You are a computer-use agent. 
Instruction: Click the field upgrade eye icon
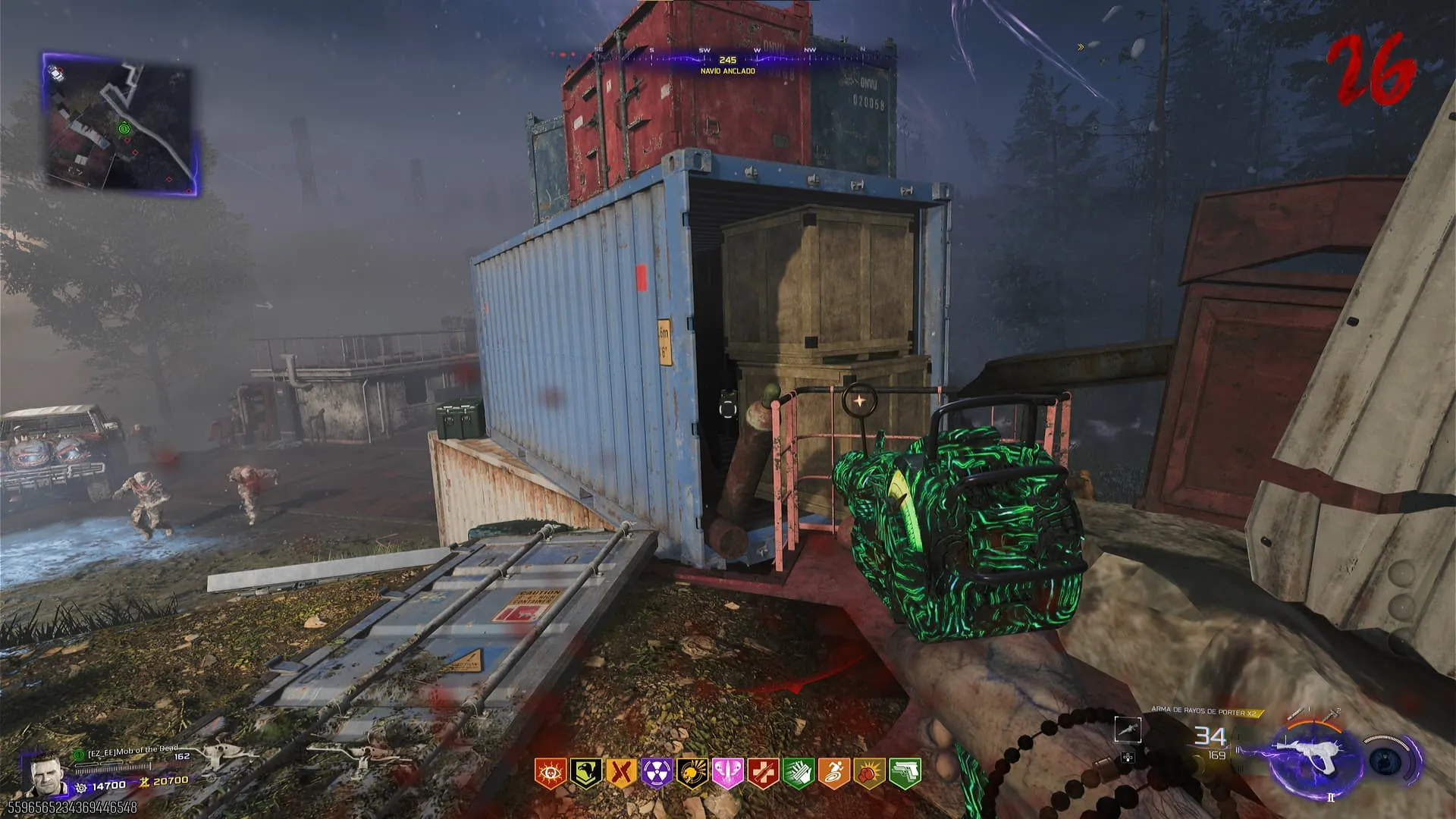point(1387,761)
